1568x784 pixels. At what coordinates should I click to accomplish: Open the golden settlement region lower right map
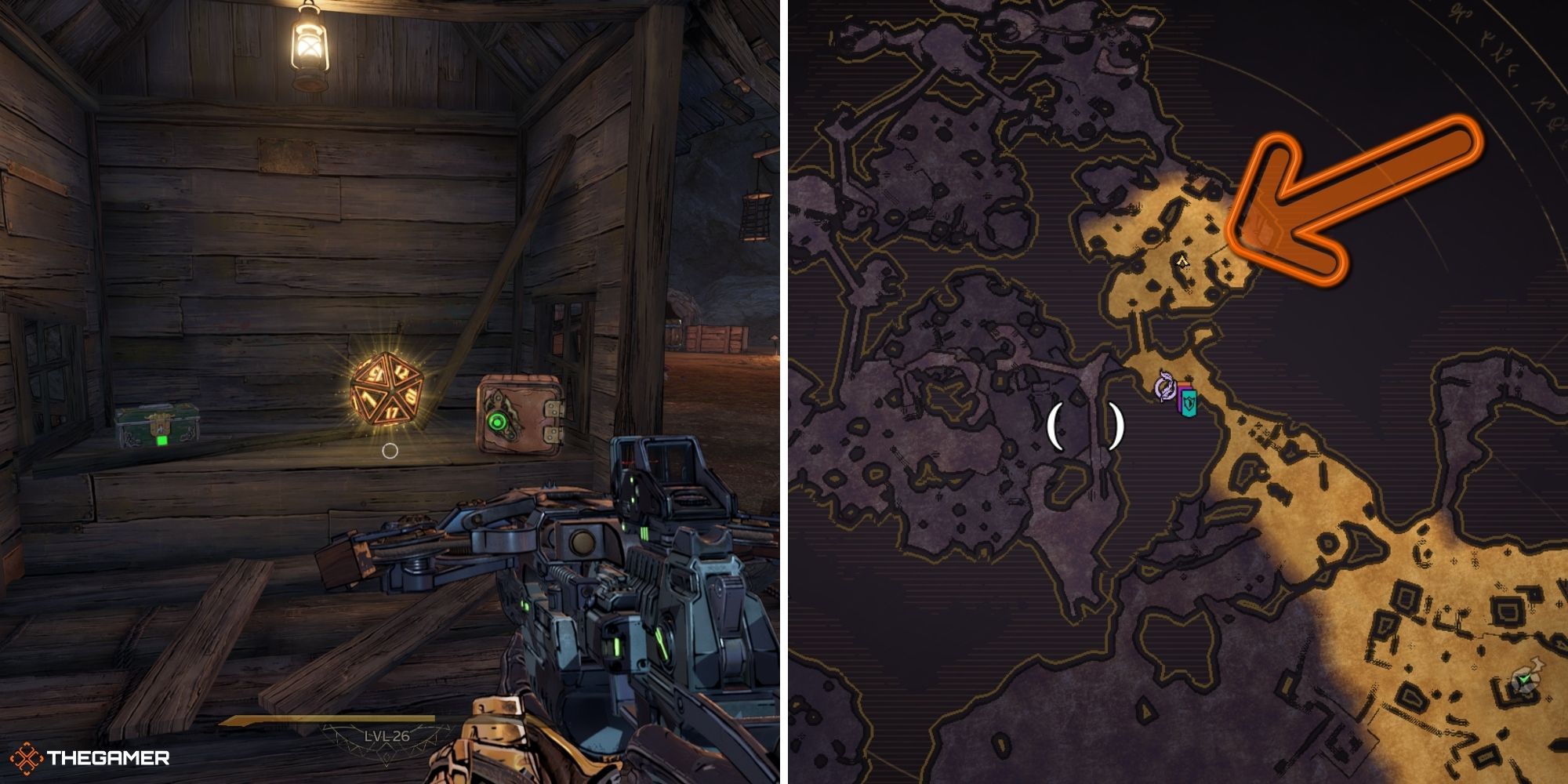click(x=1450, y=627)
